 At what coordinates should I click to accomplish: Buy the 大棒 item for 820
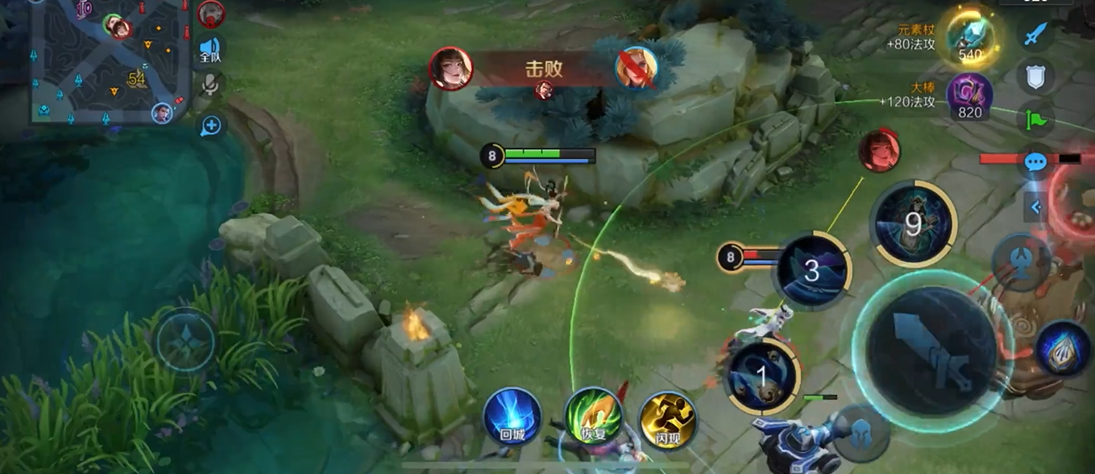click(969, 98)
